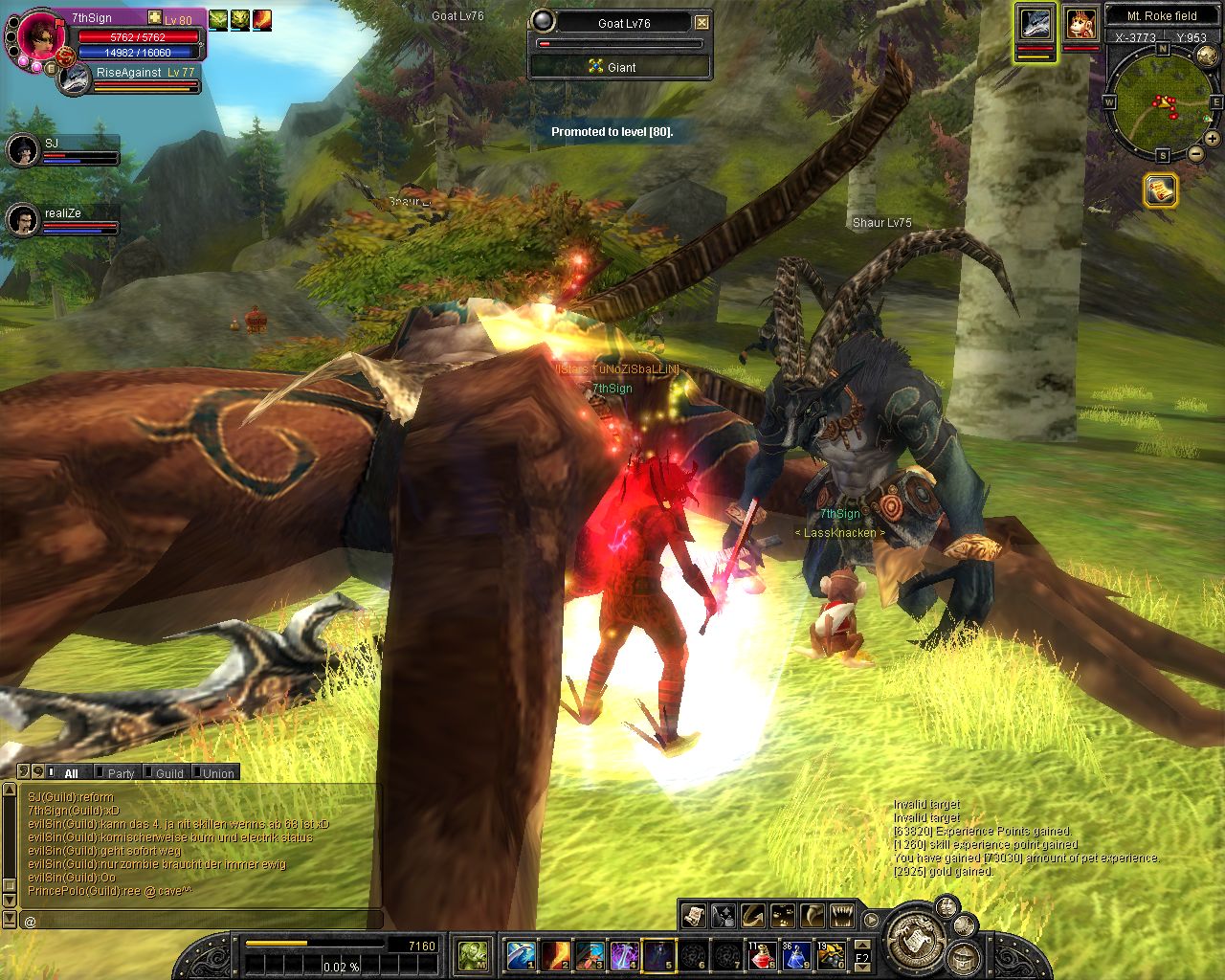This screenshot has width=1225, height=980.
Task: Select party member SJ's portrait
Action: 23,149
